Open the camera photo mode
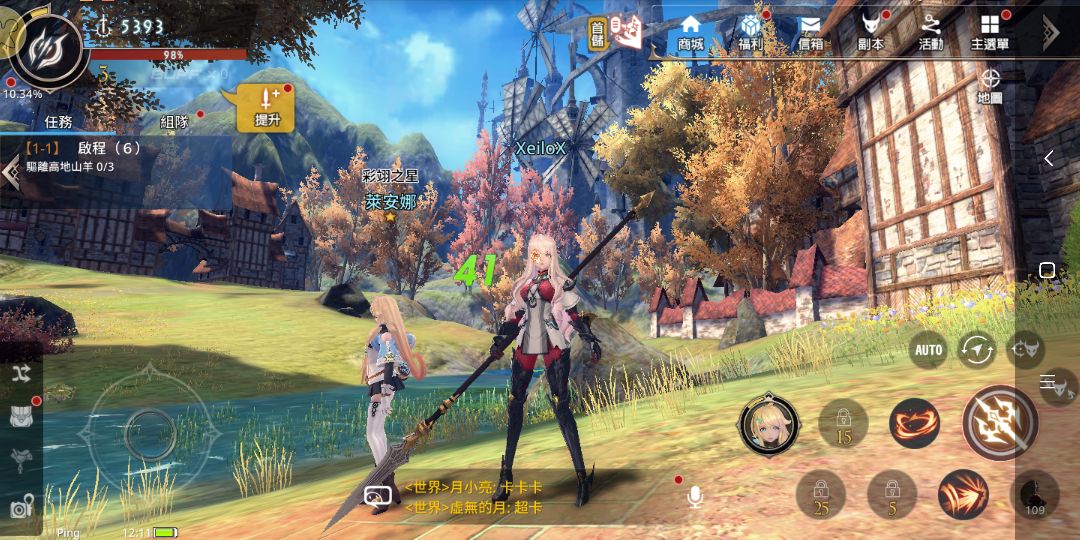 coord(22,508)
